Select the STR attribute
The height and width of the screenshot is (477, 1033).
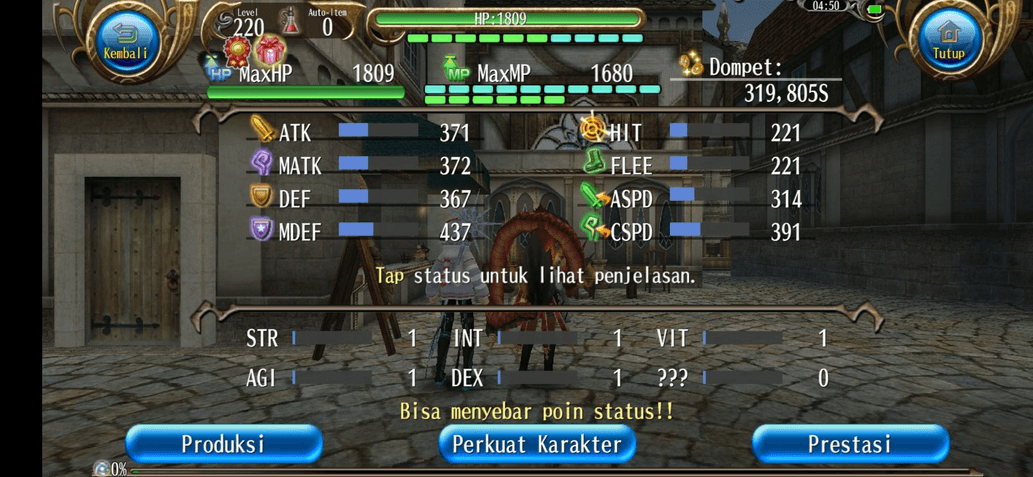point(332,339)
